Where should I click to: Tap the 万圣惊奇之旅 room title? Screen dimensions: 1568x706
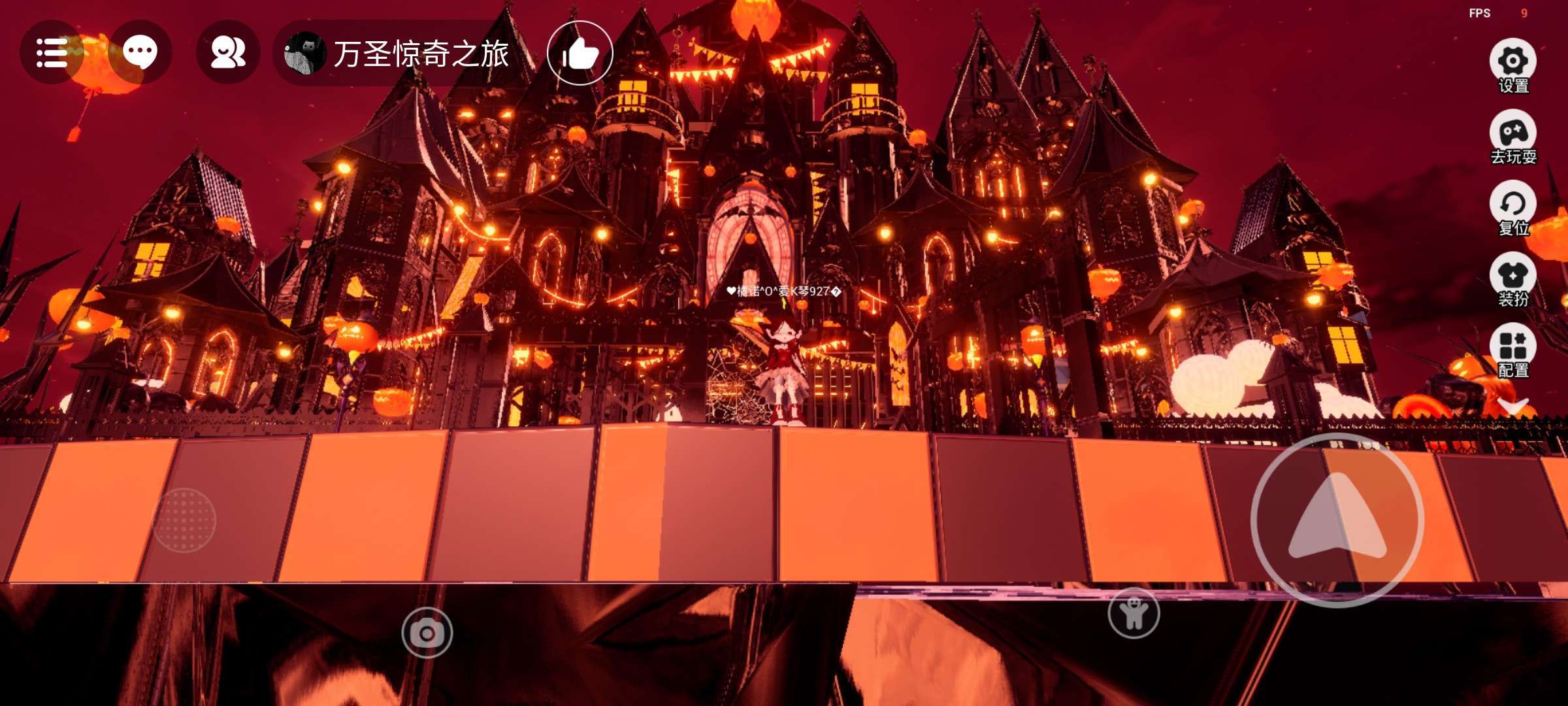(420, 54)
